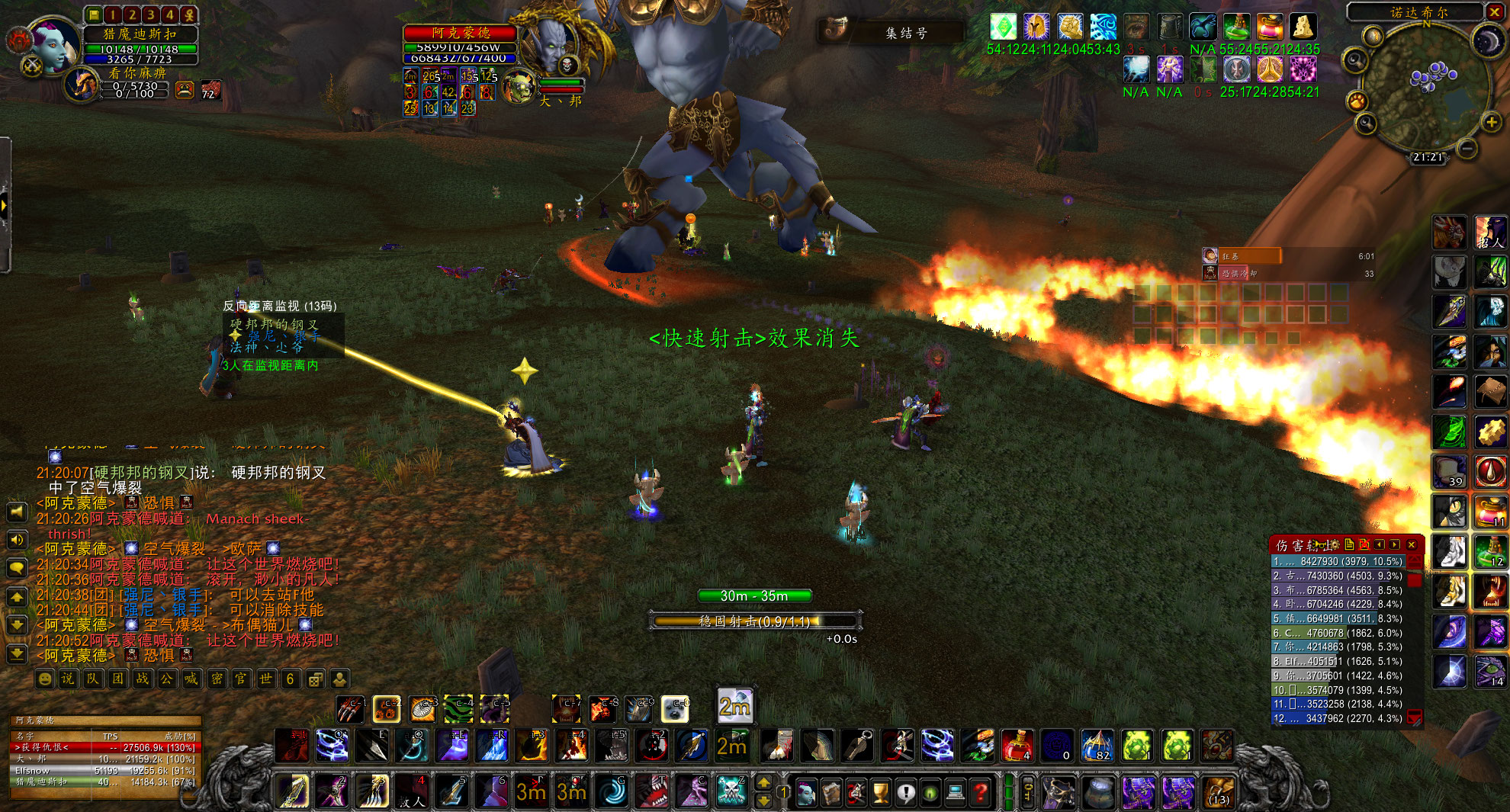Click the dice roll chat button
1510x812 pixels.
click(315, 679)
